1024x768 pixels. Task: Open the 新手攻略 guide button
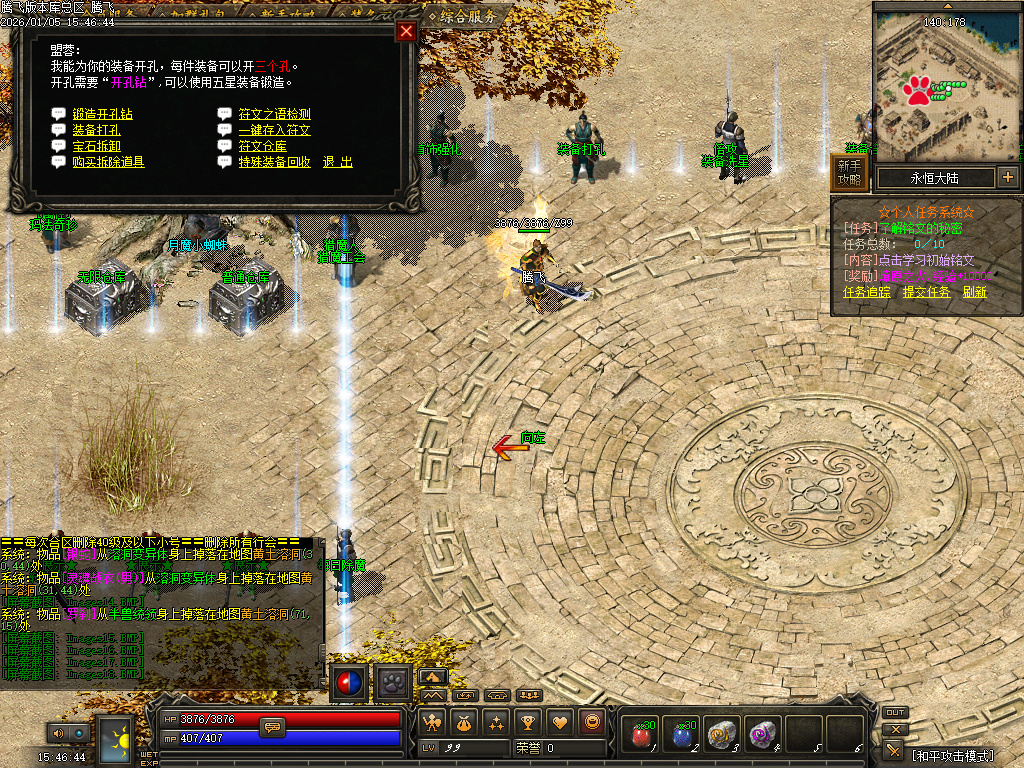pyautogui.click(x=849, y=173)
